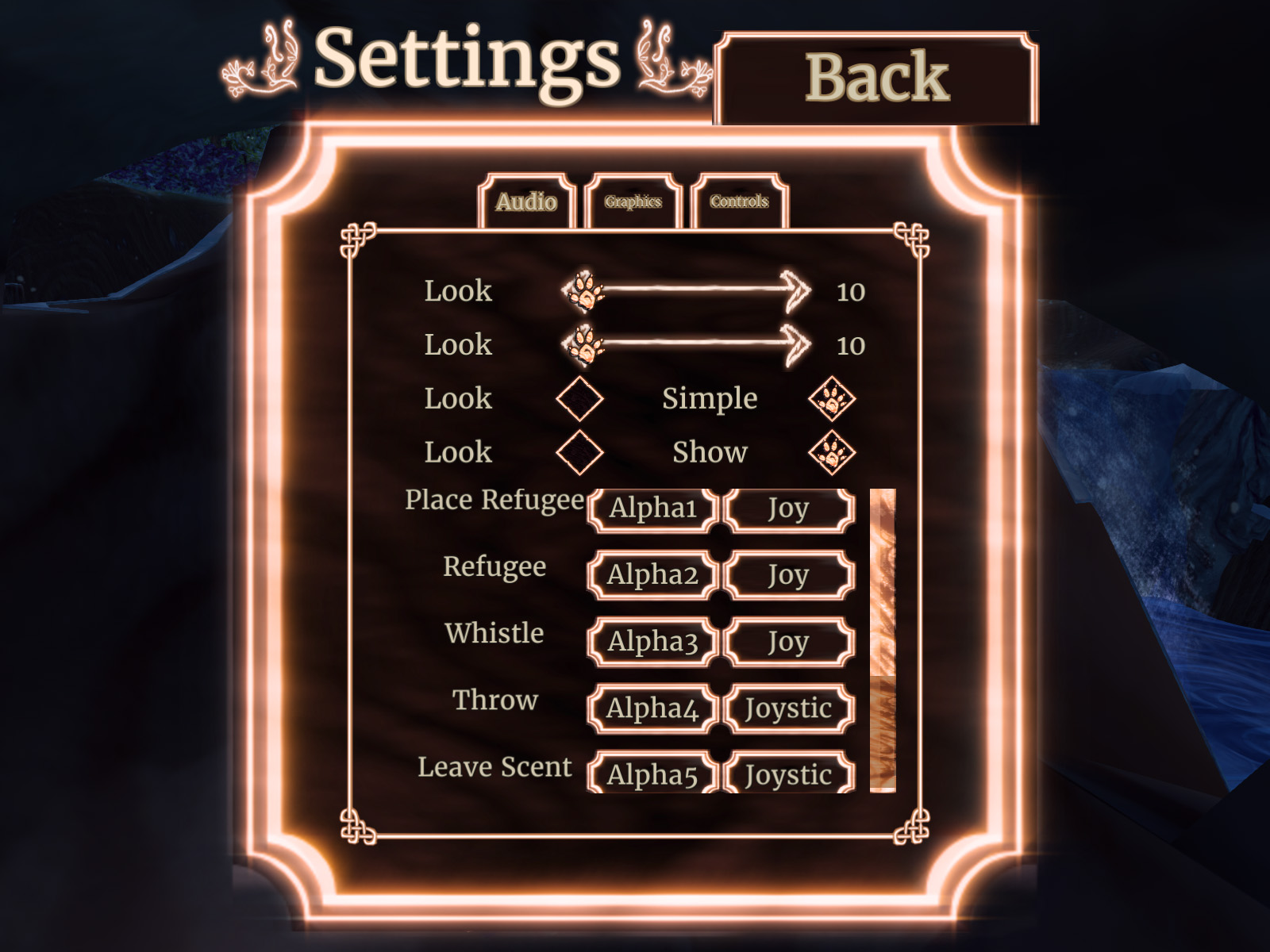
Task: Open the Controls tab
Action: click(x=738, y=202)
